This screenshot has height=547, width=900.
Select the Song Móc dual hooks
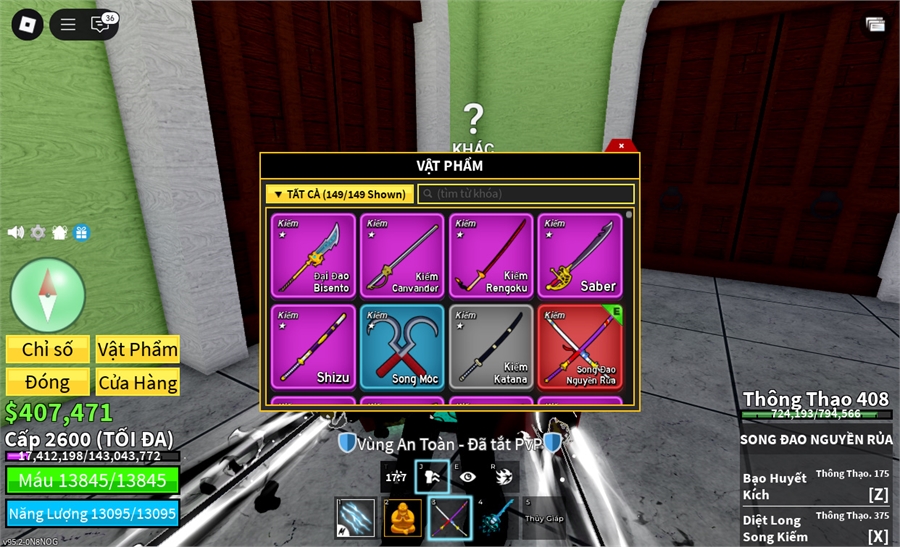point(402,346)
